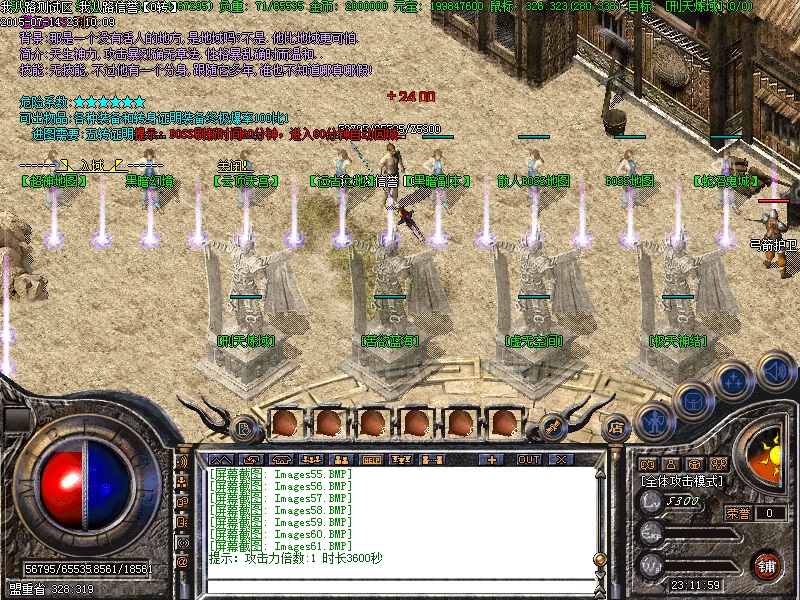The width and height of the screenshot is (800, 600).
Task: Open the round 铺 stall button
Action: point(766,564)
